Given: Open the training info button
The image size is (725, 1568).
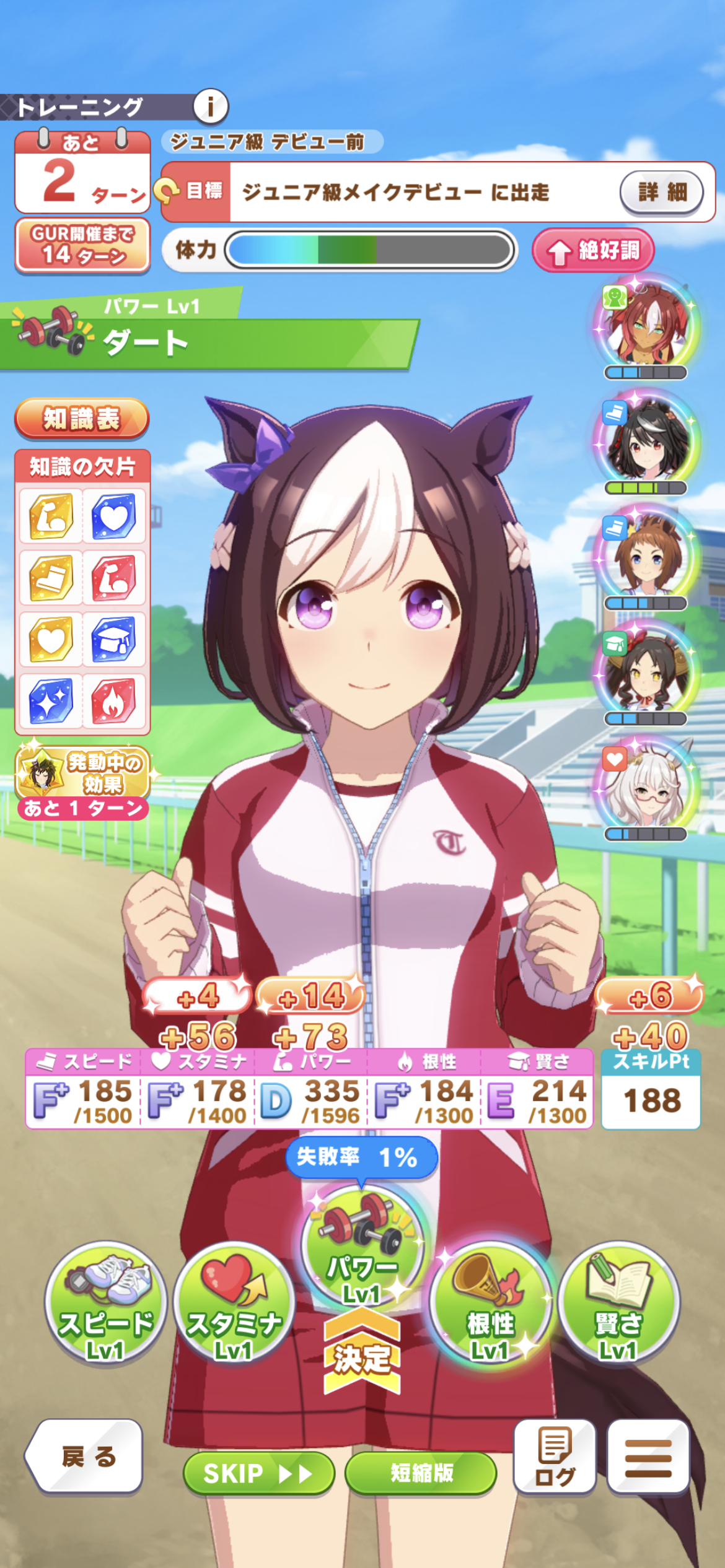Looking at the screenshot, I should [x=211, y=107].
